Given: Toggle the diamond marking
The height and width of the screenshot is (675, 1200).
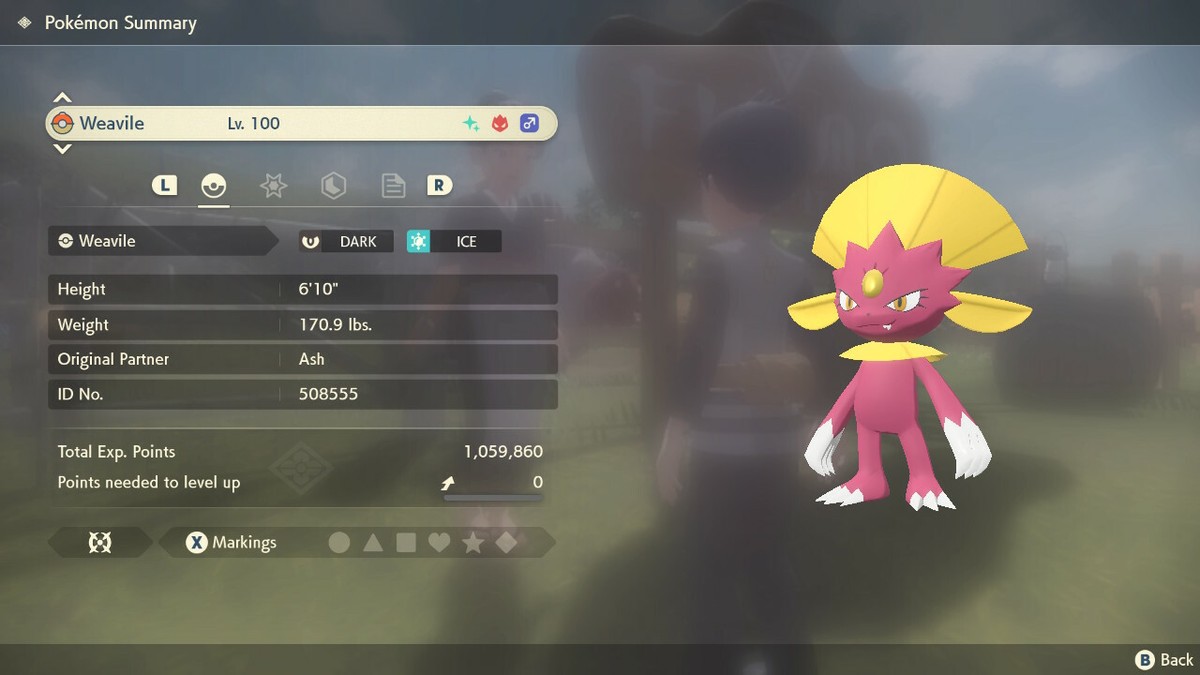Looking at the screenshot, I should [x=506, y=543].
